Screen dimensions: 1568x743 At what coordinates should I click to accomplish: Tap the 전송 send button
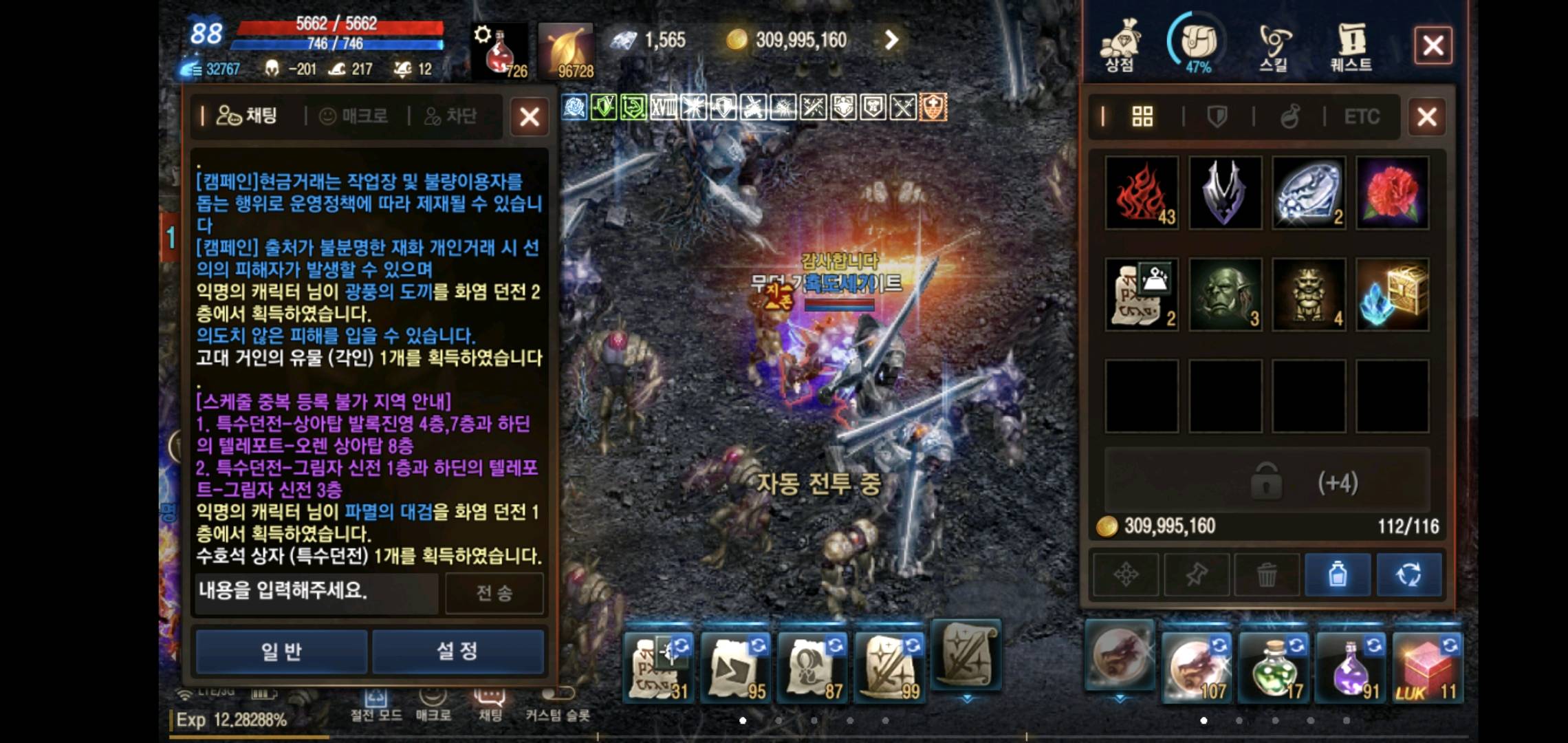(495, 592)
